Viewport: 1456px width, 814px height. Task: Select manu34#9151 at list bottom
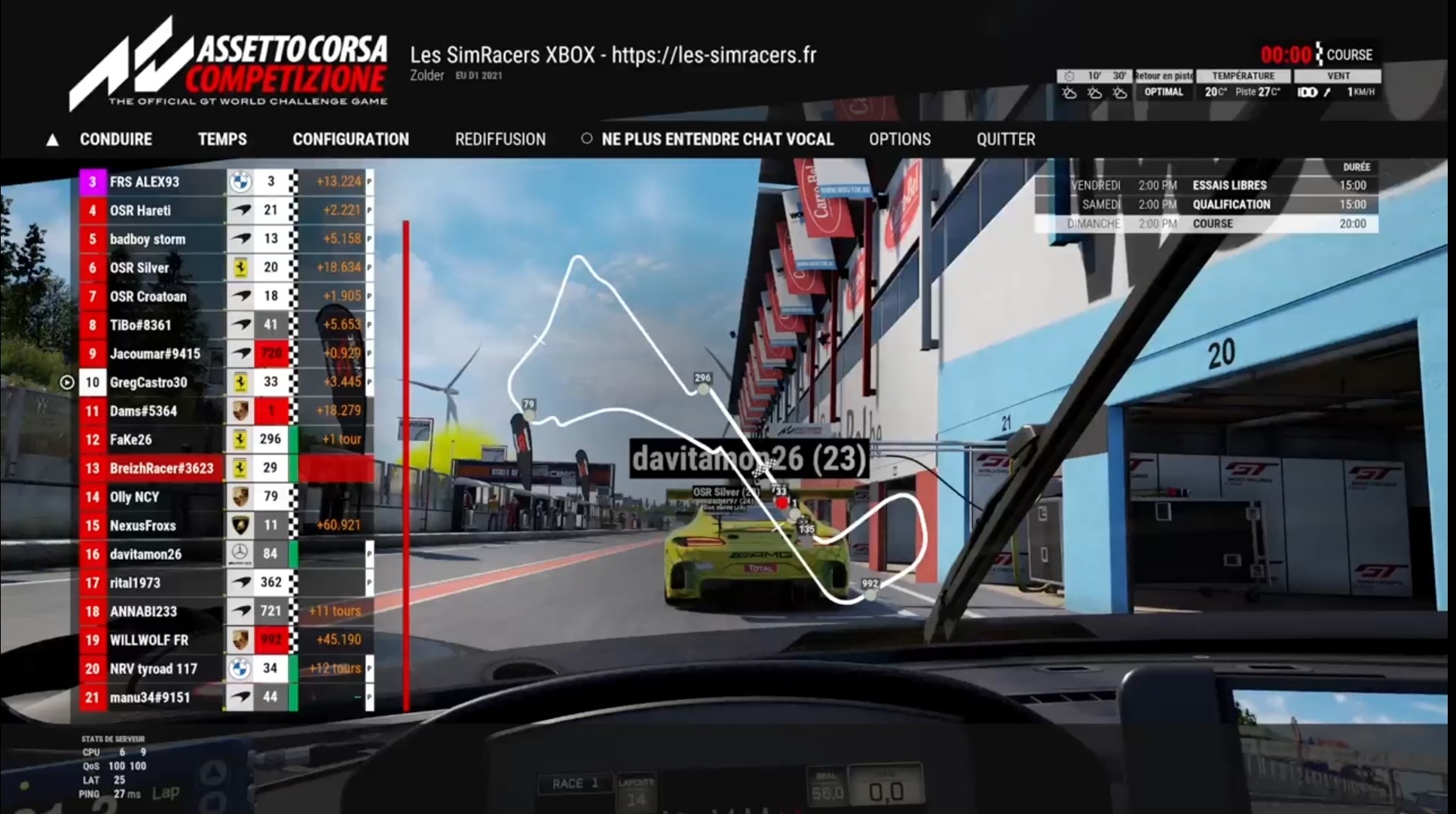(149, 697)
